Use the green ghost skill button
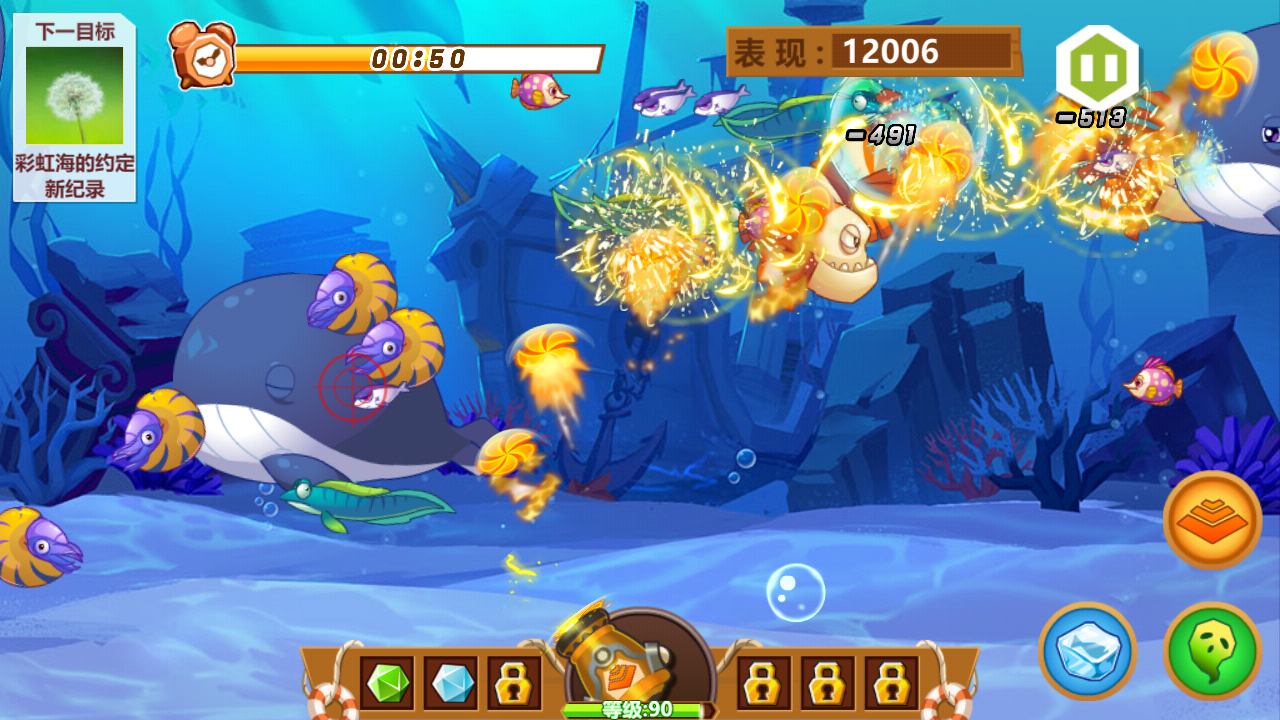The image size is (1280, 720). (1212, 651)
